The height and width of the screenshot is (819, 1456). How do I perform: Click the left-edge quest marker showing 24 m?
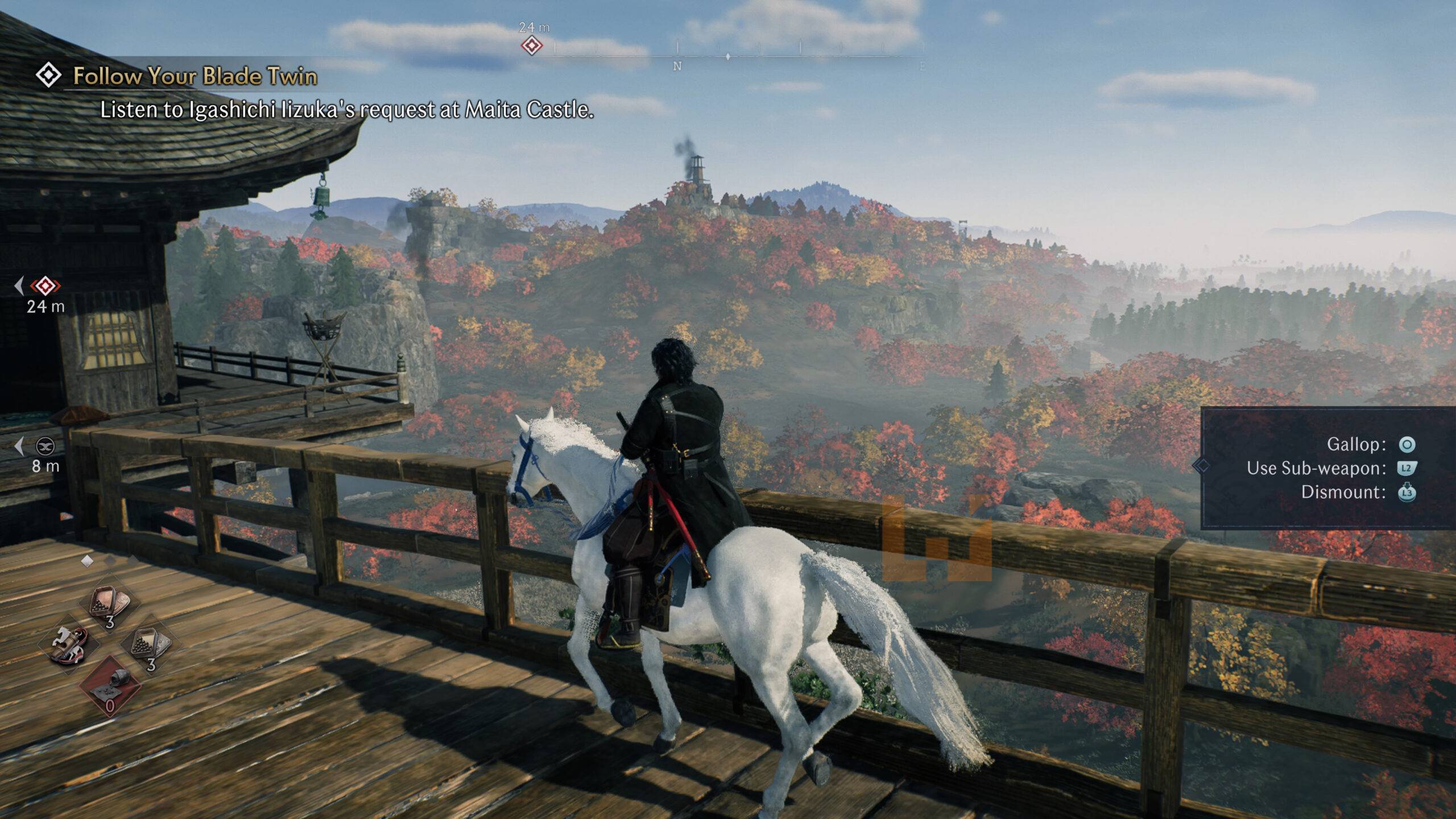click(x=45, y=286)
